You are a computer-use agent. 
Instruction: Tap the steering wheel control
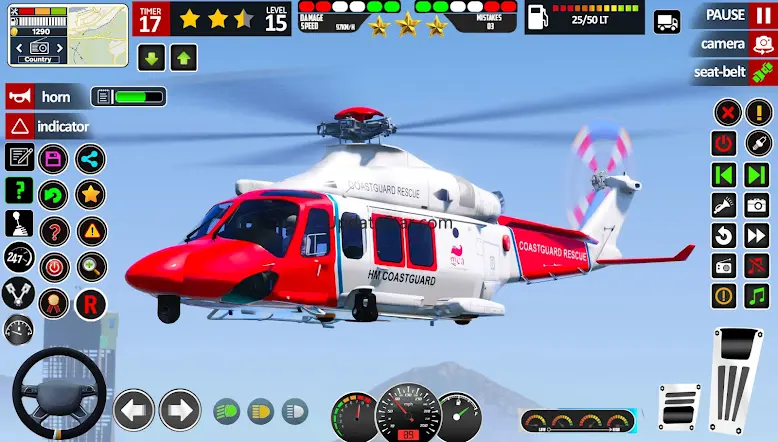(59, 392)
